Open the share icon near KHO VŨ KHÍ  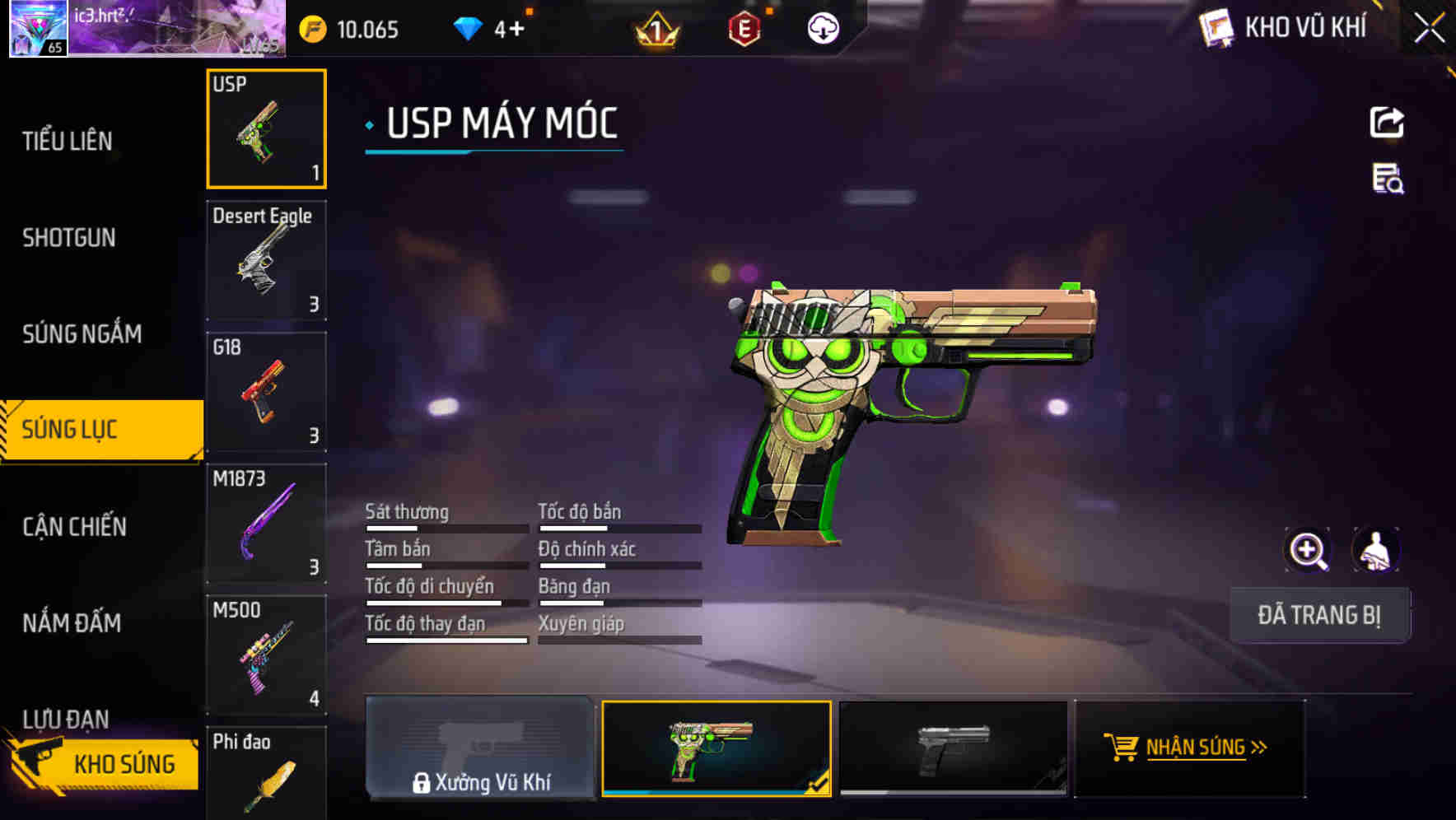click(x=1388, y=122)
